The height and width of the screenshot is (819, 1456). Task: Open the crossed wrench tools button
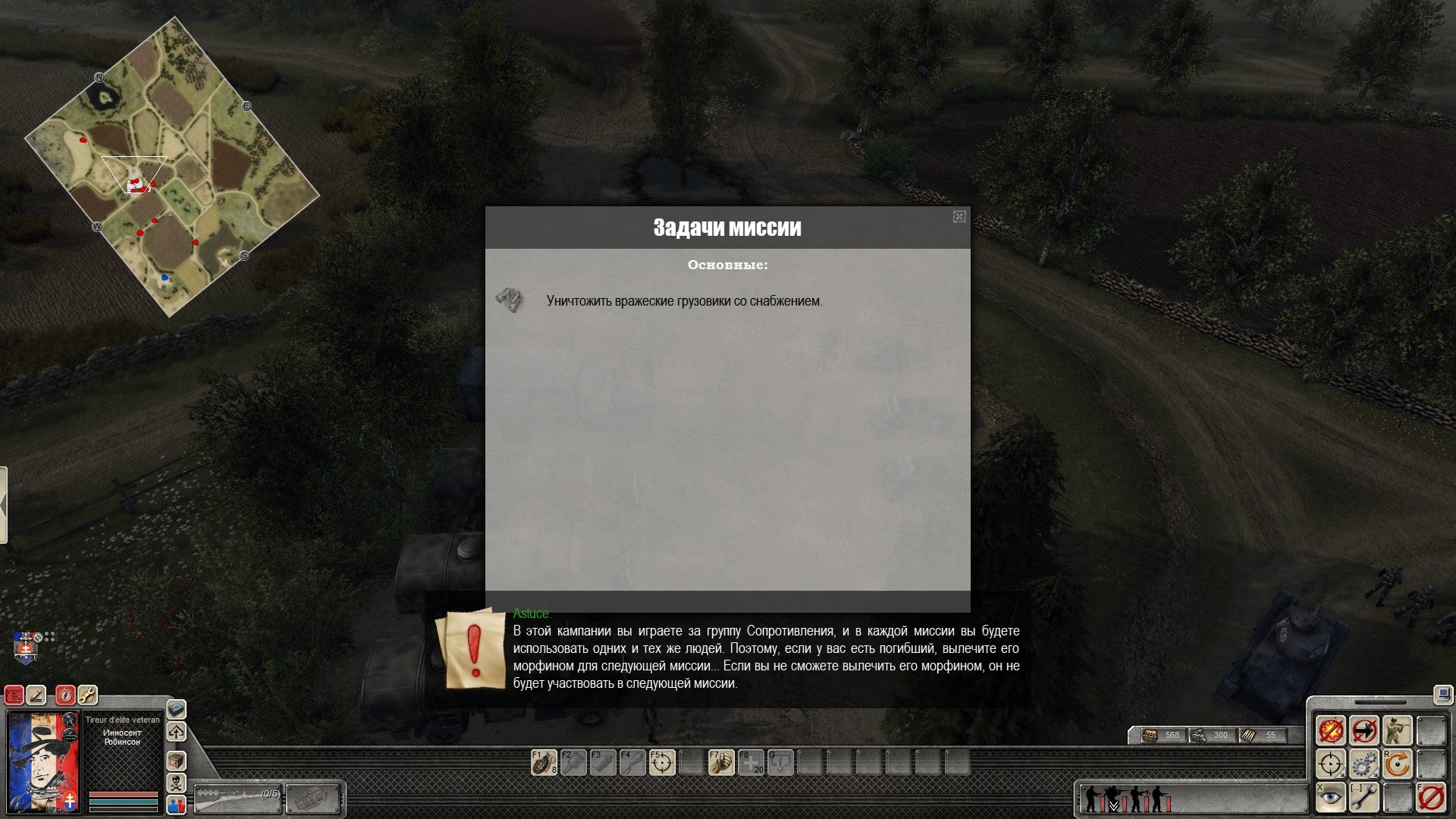(87, 695)
